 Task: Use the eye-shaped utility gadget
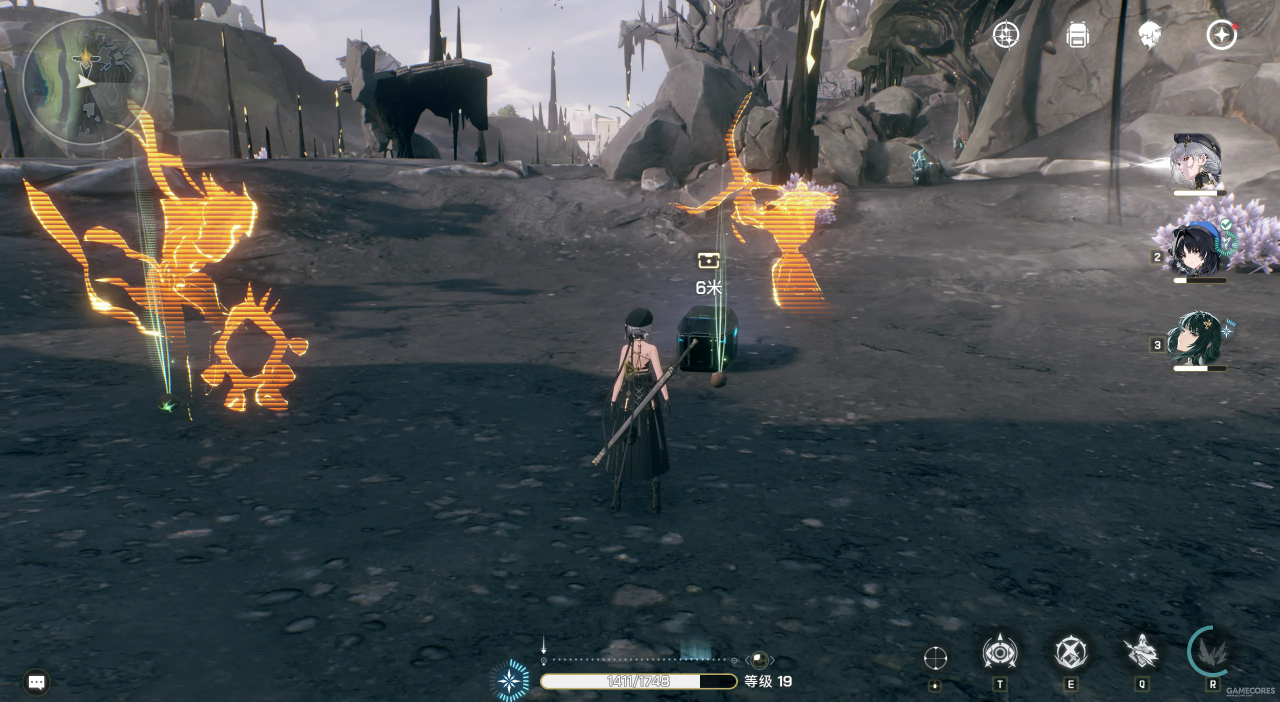1000,653
